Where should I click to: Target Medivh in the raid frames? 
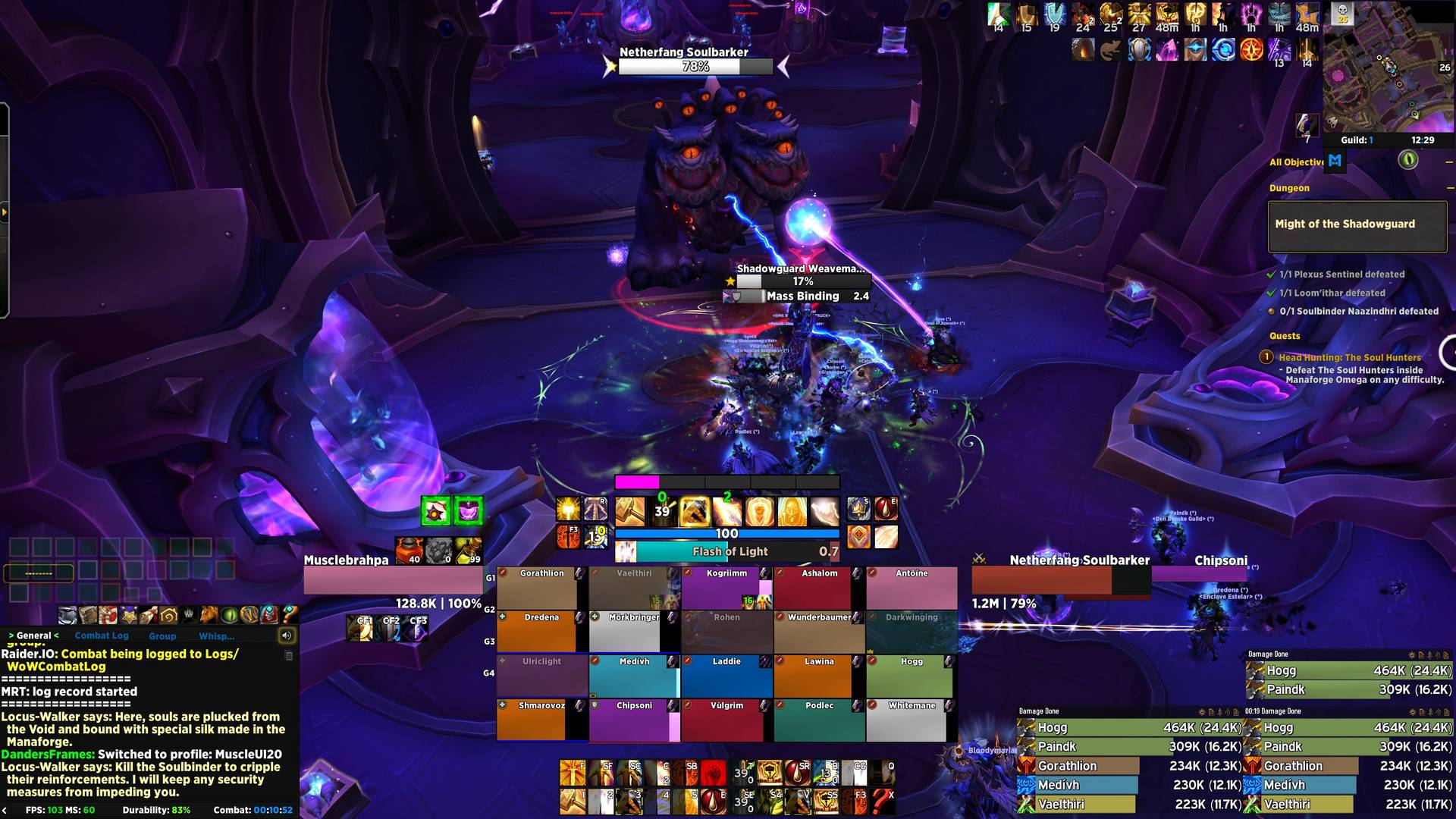[x=634, y=676]
